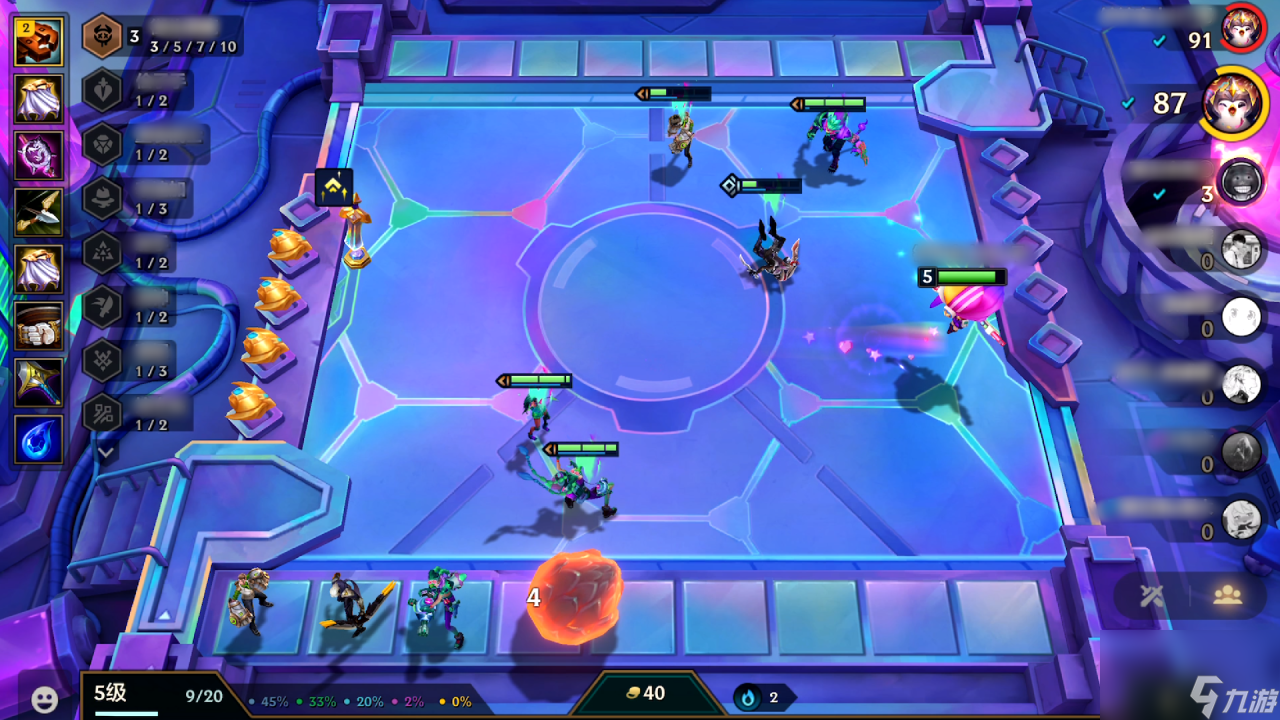Image resolution: width=1280 pixels, height=720 pixels.
Task: Select the black and gold blade bench champion
Action: click(353, 603)
